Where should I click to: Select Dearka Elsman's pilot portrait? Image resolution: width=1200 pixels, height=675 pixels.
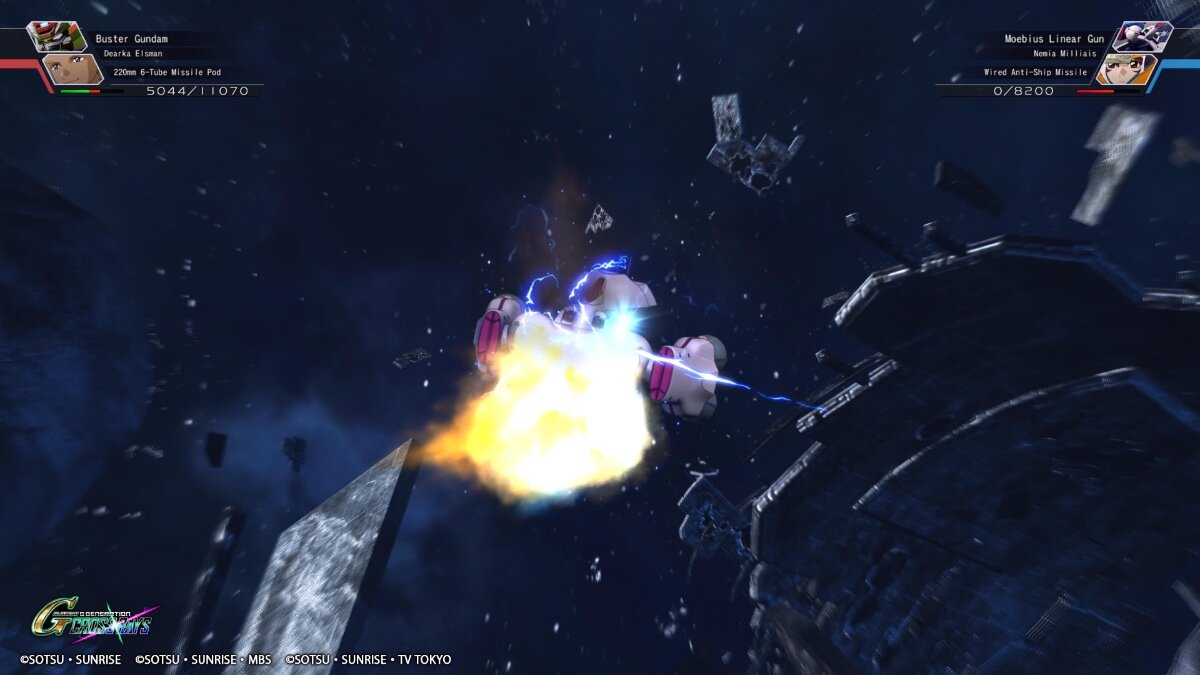click(70, 69)
